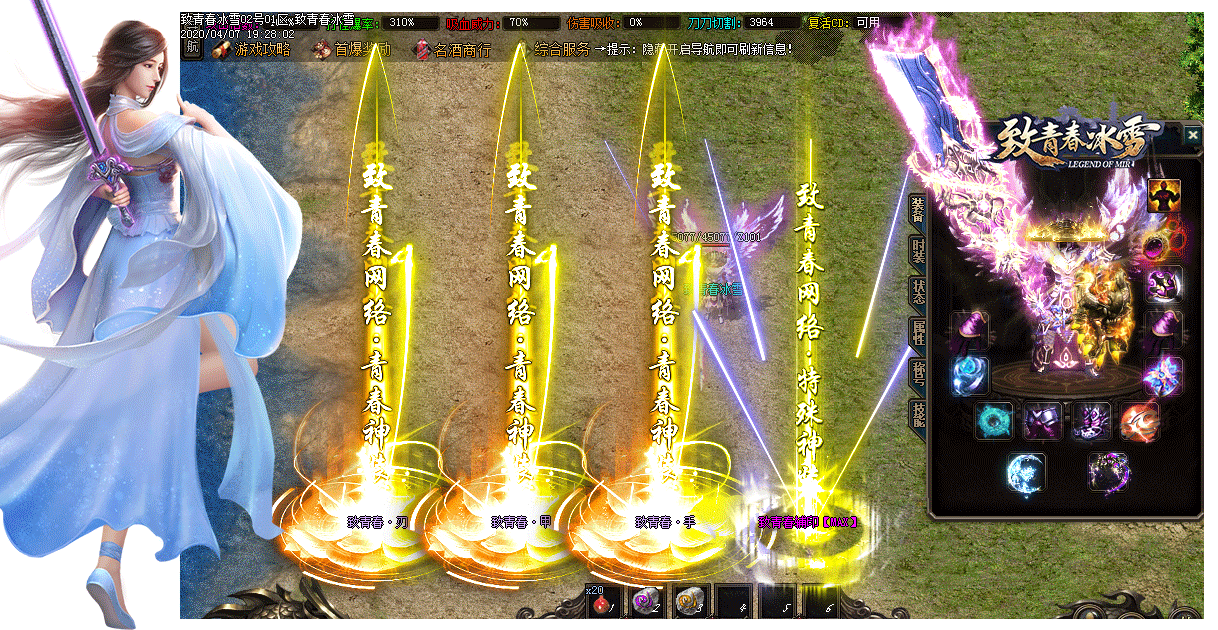Open the 称号 title tab
This screenshot has width=1218, height=630.
point(917,372)
